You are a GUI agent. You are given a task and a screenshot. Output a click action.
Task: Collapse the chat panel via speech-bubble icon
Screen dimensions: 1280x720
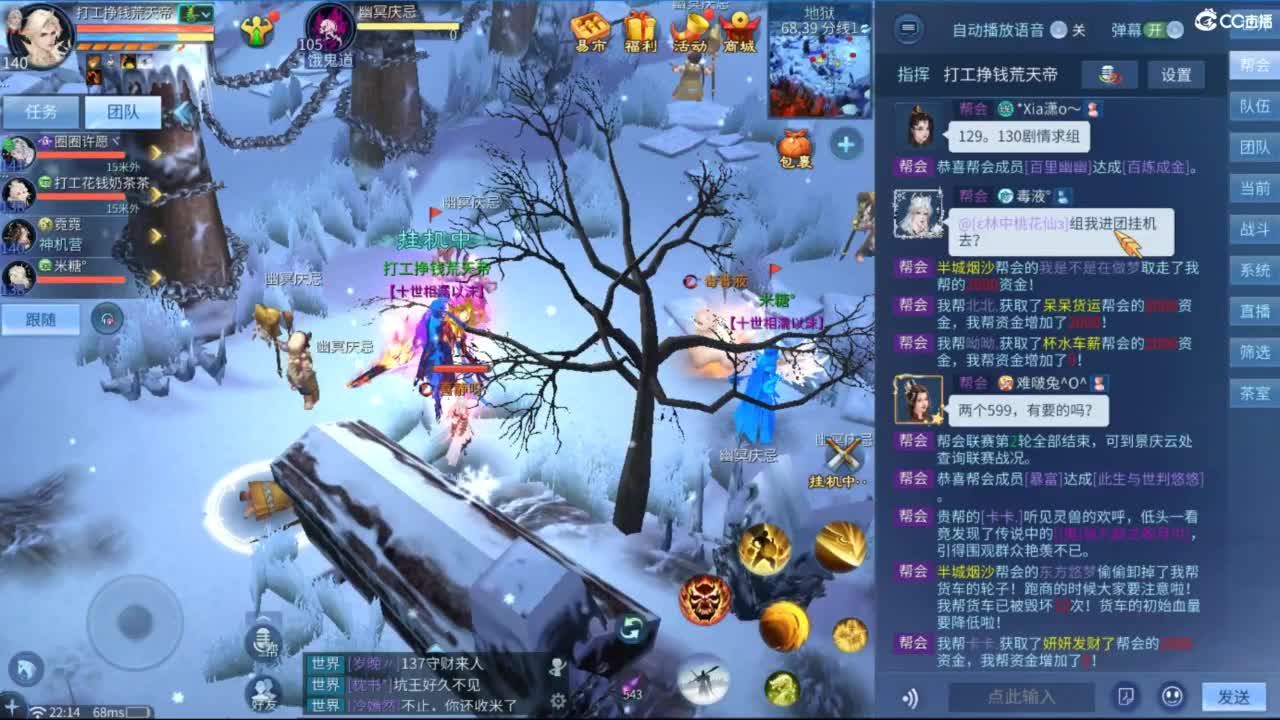click(908, 30)
